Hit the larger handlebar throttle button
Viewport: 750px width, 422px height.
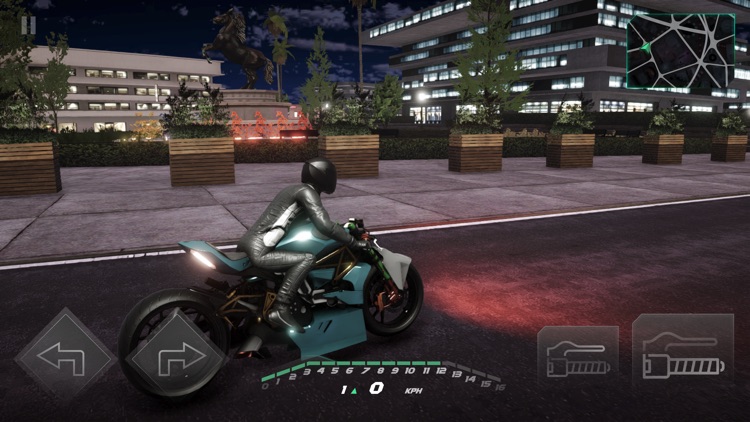(683, 352)
